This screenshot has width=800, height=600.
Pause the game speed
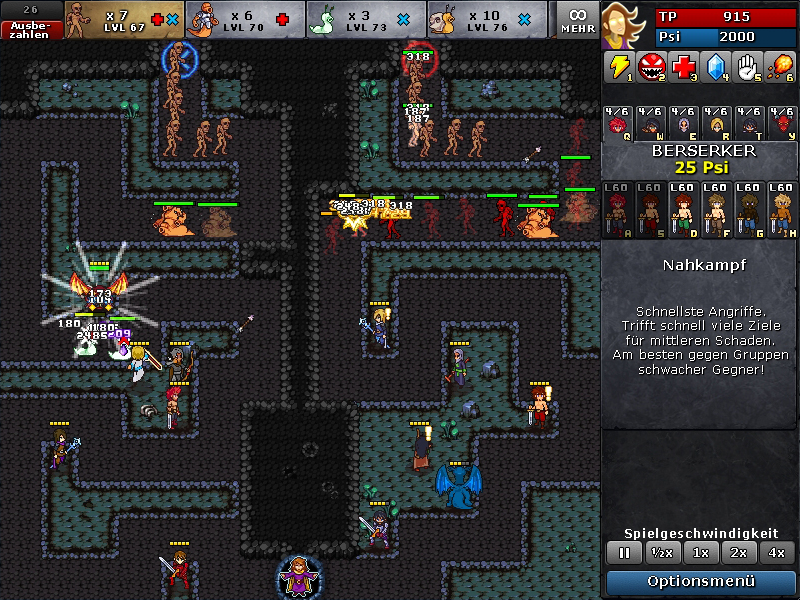click(x=625, y=552)
